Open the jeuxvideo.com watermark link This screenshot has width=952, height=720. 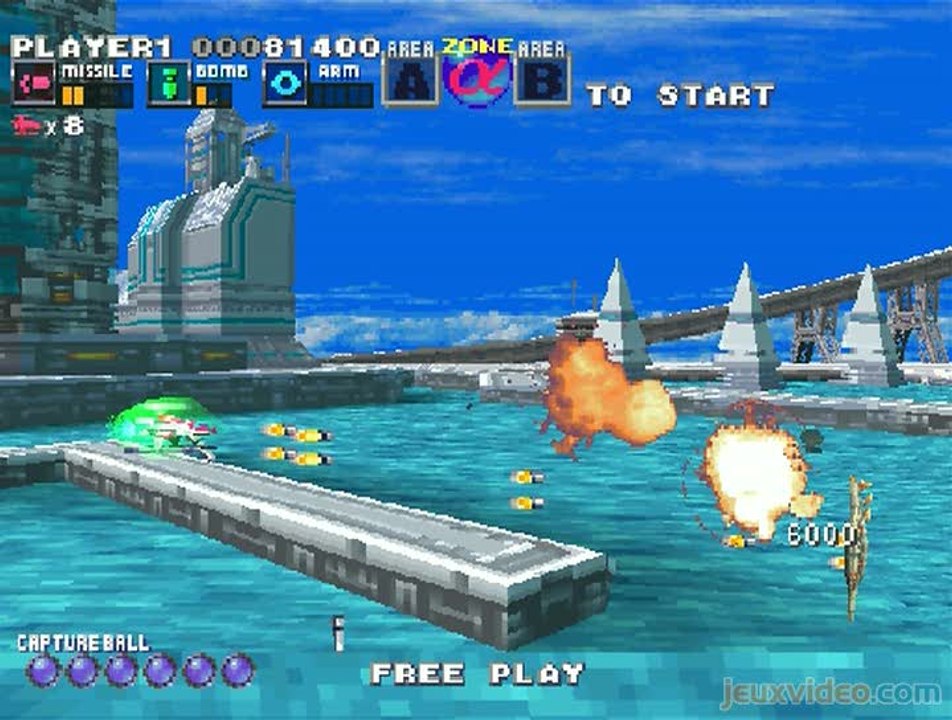pos(830,692)
